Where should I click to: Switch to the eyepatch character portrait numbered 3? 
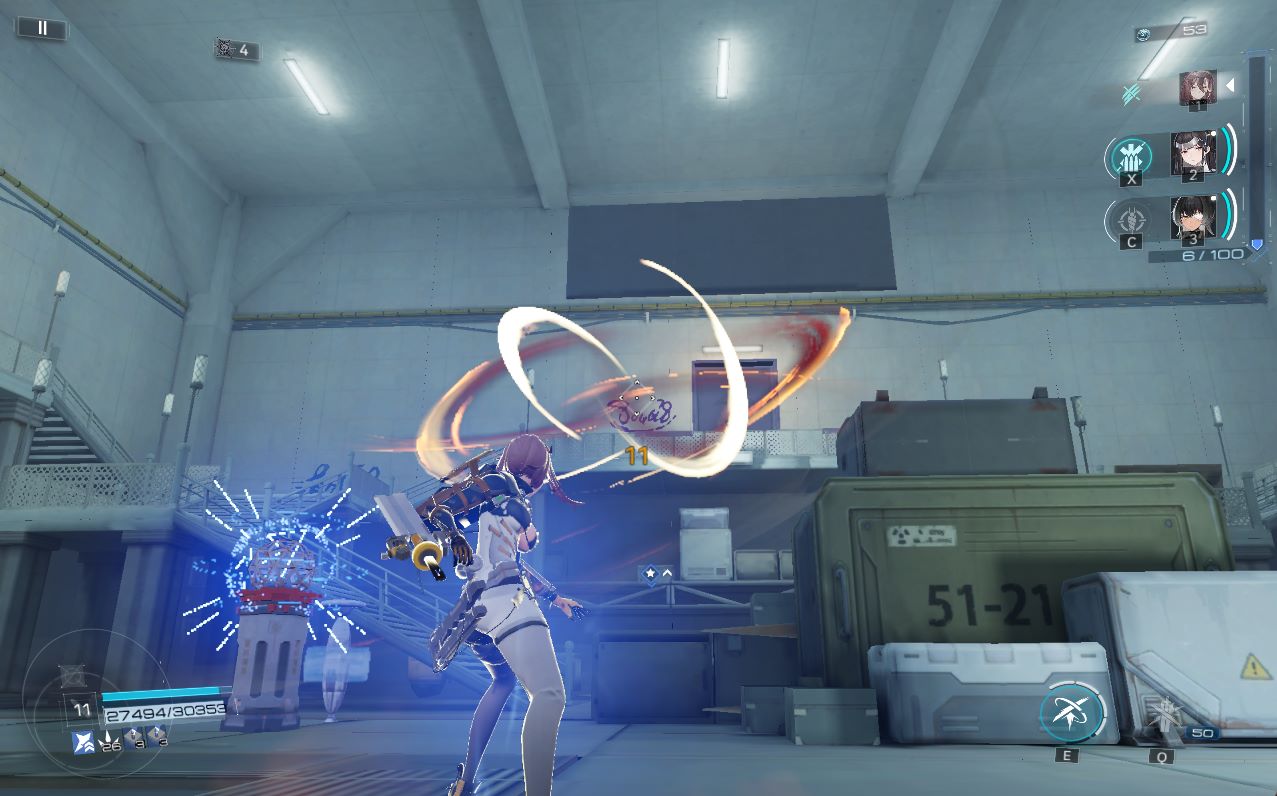[x=1192, y=216]
